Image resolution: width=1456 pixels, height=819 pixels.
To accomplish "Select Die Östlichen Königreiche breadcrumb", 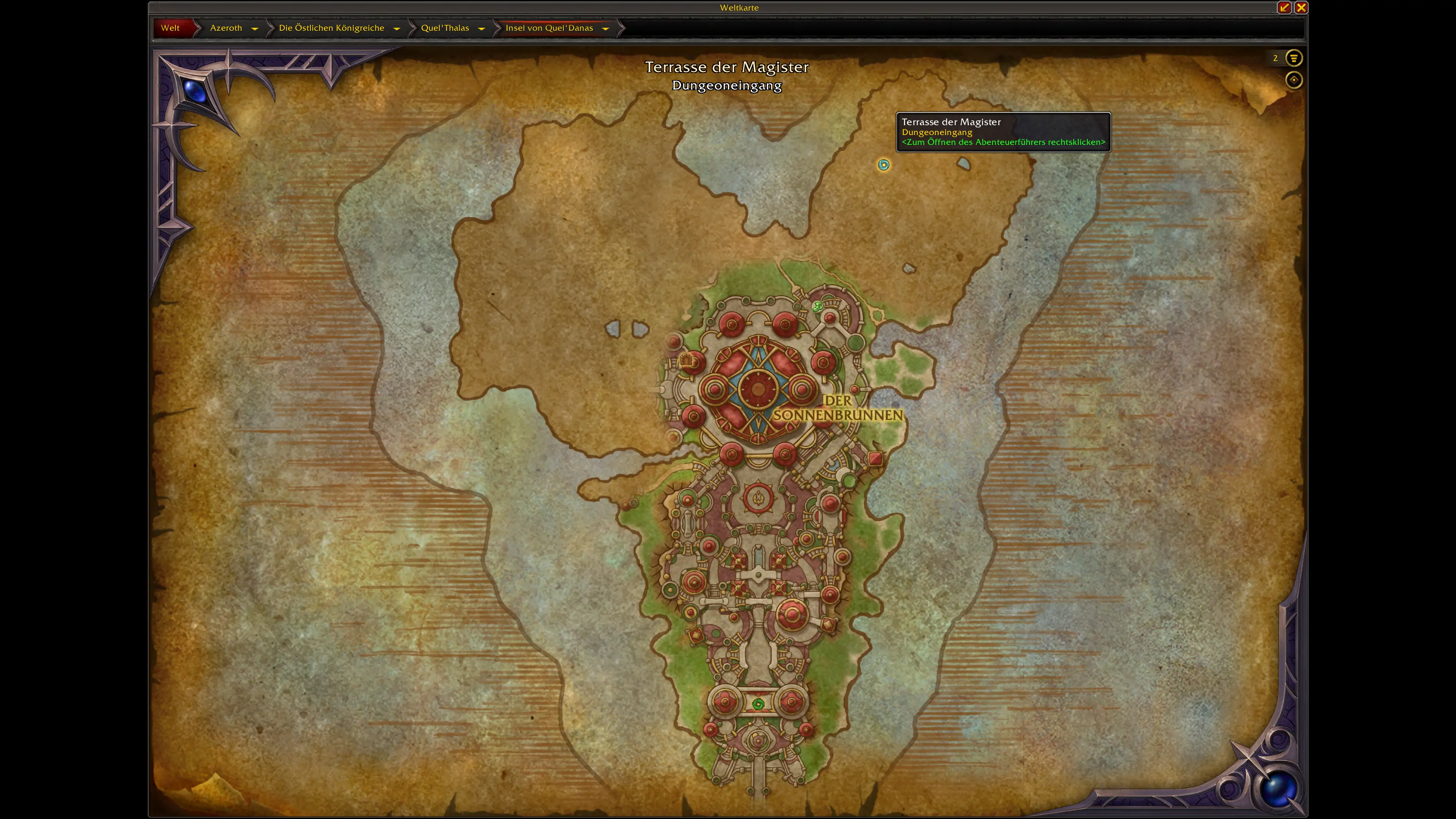I will pos(331,28).
